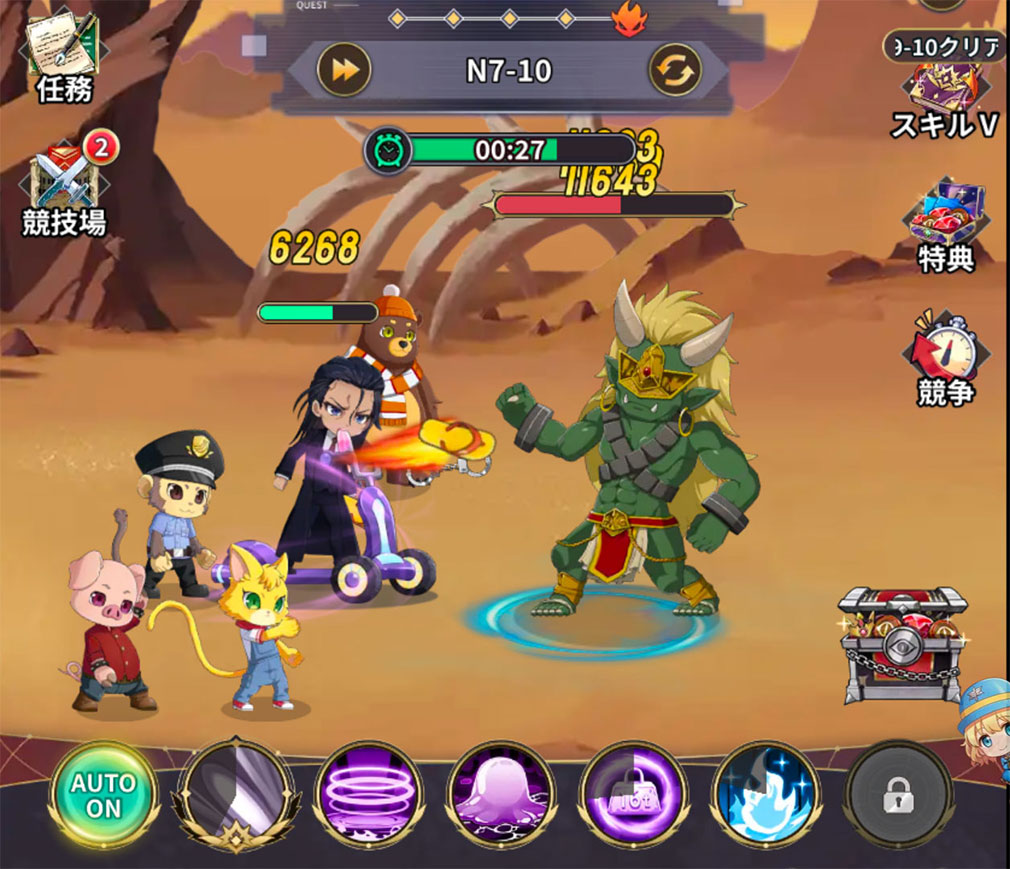1010x869 pixels.
Task: Toggle the AUTO ON battle button
Action: [x=104, y=796]
